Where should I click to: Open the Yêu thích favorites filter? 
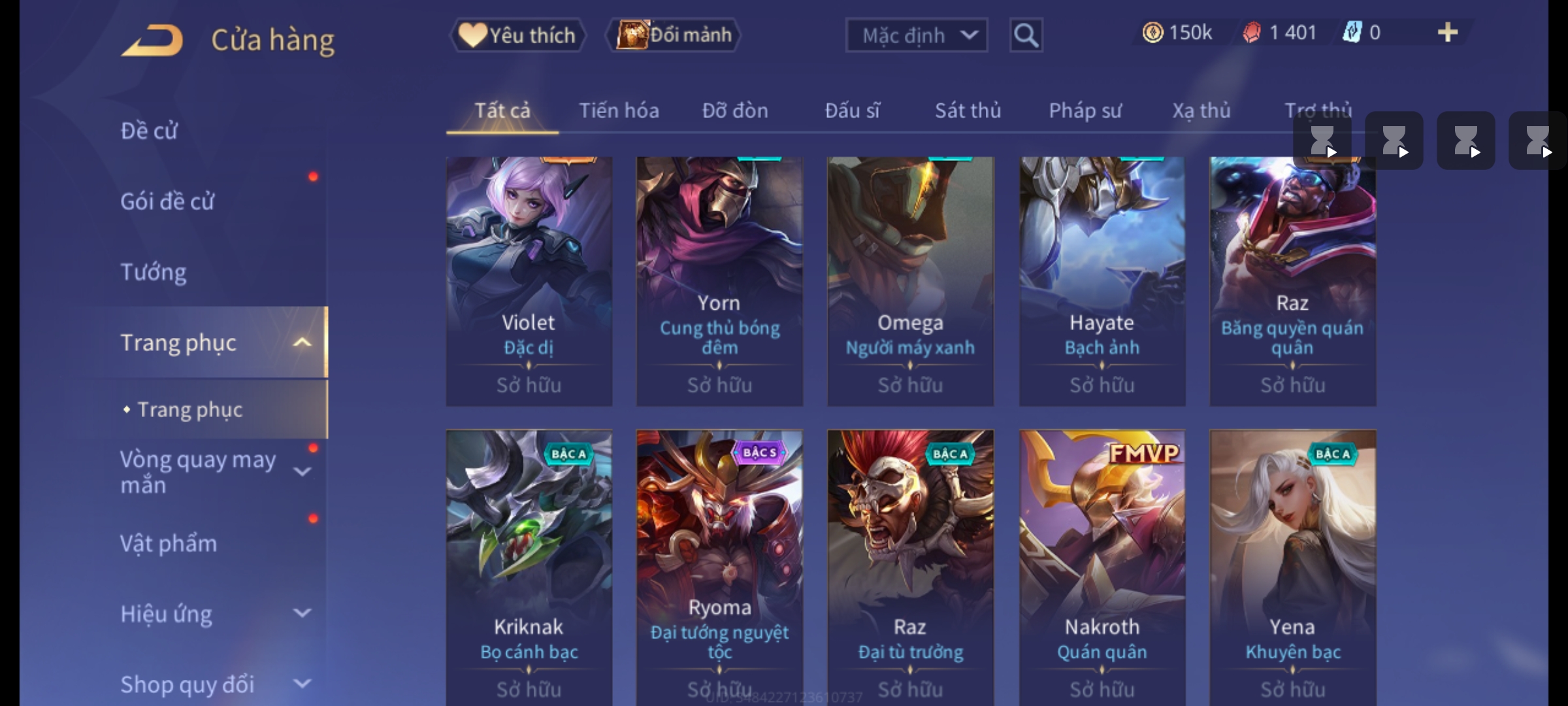(x=517, y=35)
